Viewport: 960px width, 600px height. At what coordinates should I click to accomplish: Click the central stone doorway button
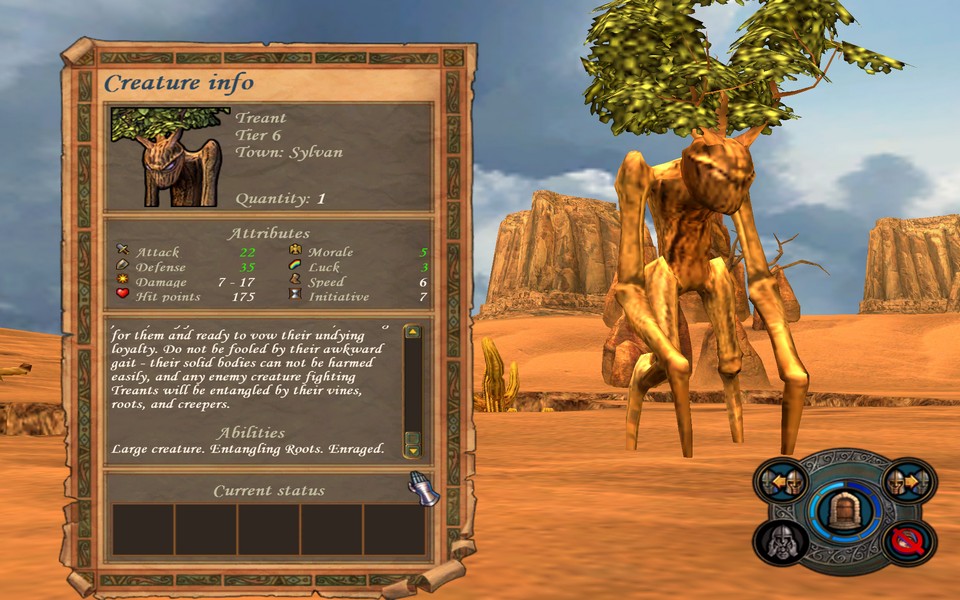click(843, 510)
